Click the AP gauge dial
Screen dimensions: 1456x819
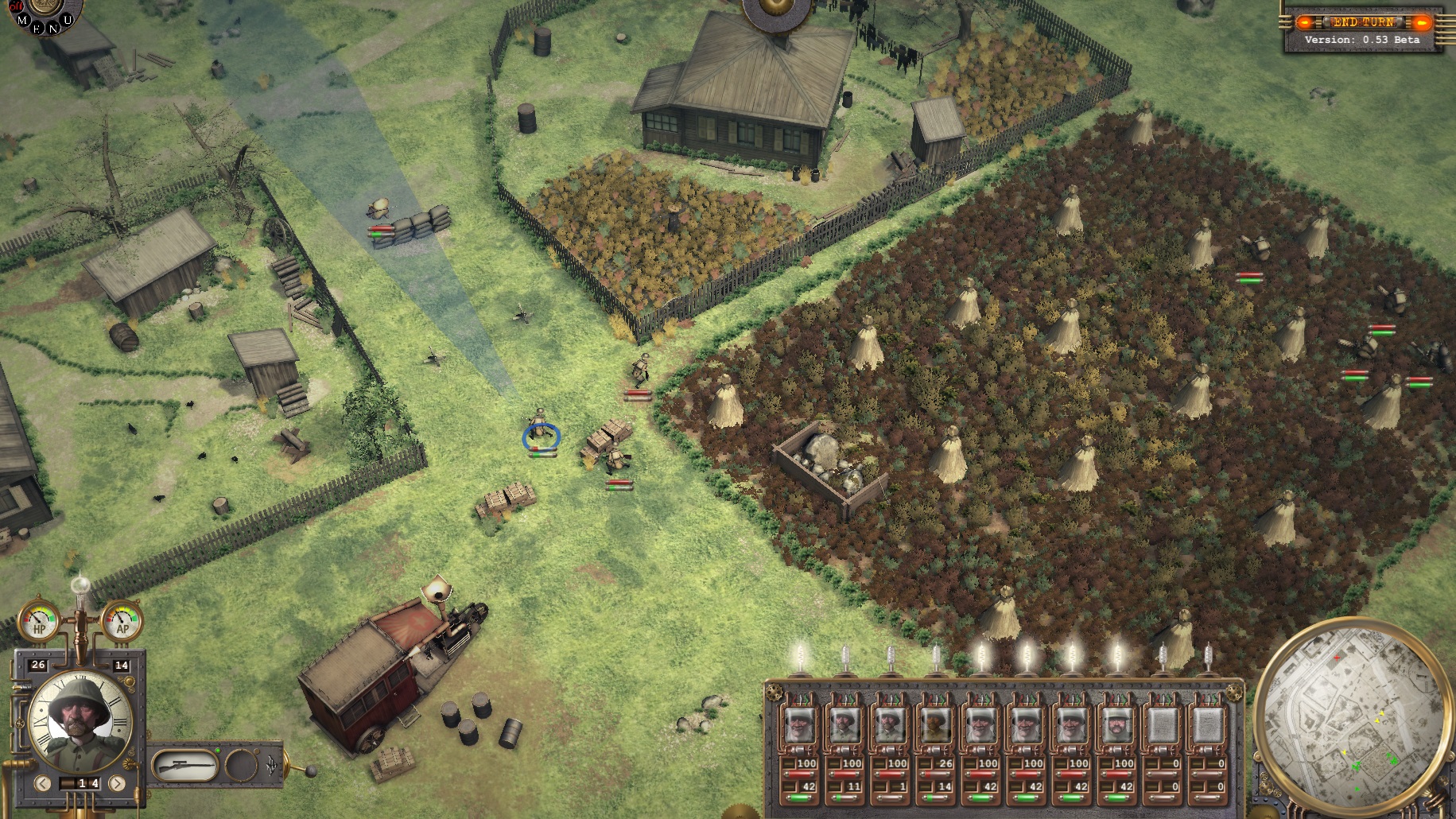coord(122,620)
